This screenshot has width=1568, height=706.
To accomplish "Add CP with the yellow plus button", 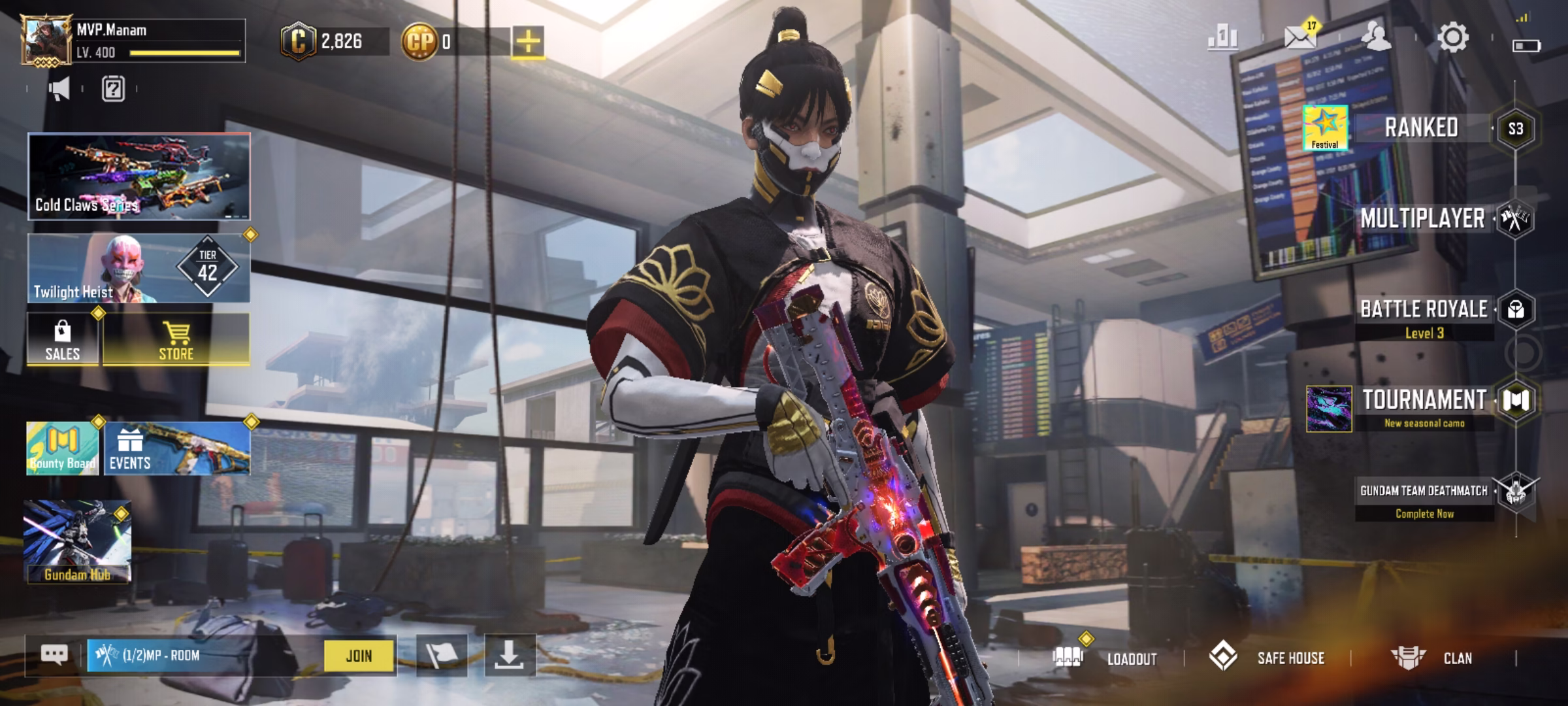I will coord(528,42).
